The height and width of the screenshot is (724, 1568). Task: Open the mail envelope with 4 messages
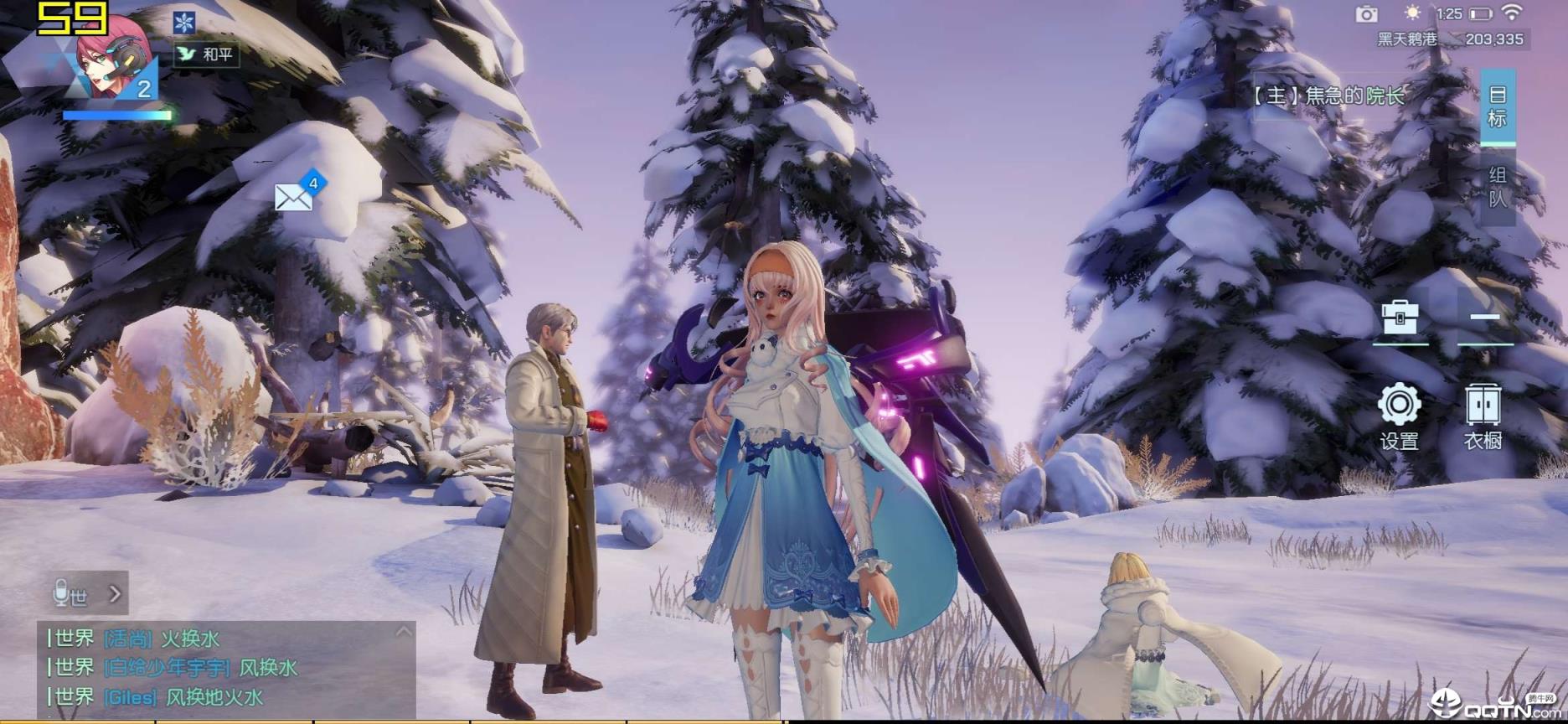(294, 197)
